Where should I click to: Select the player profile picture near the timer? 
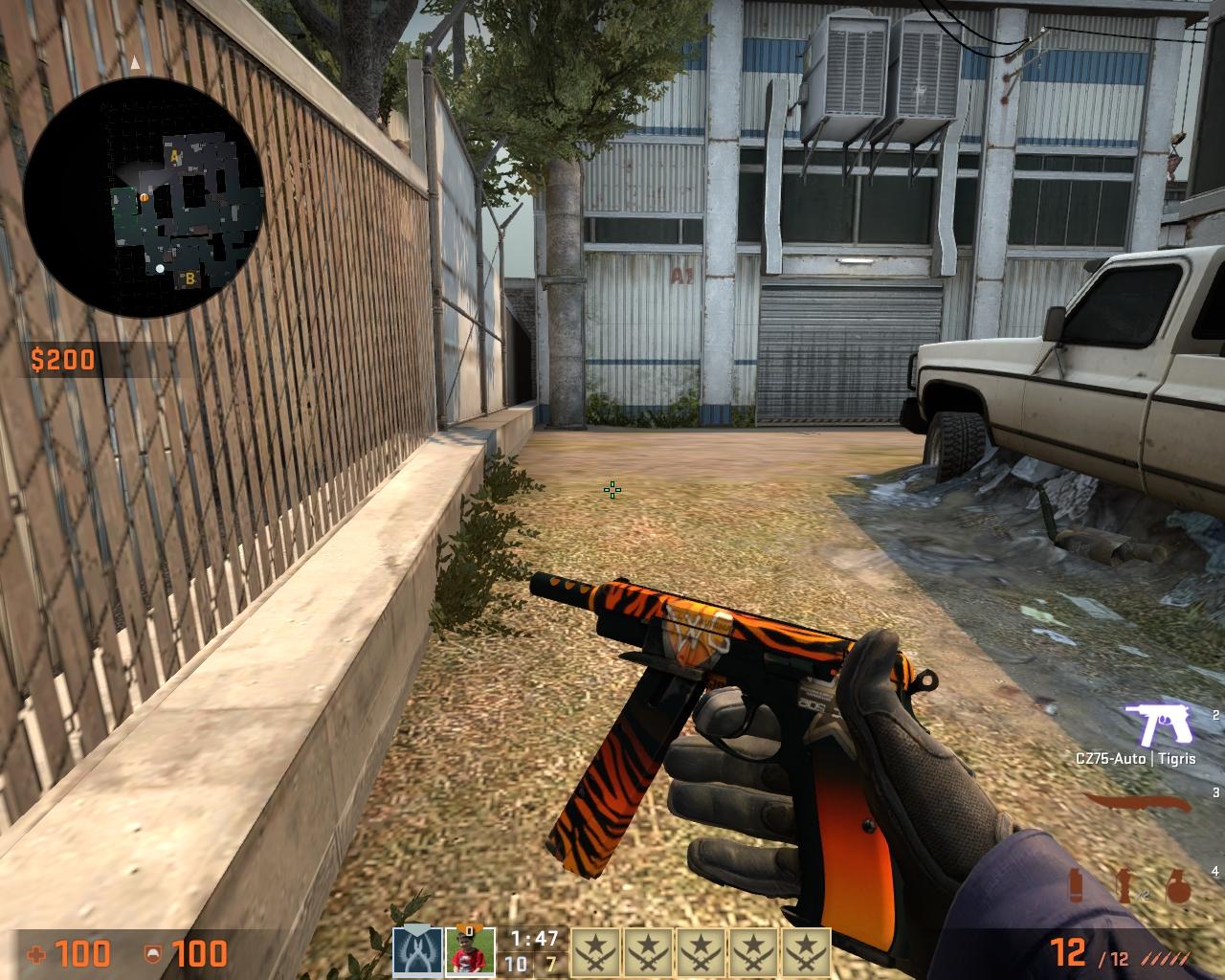(471, 950)
